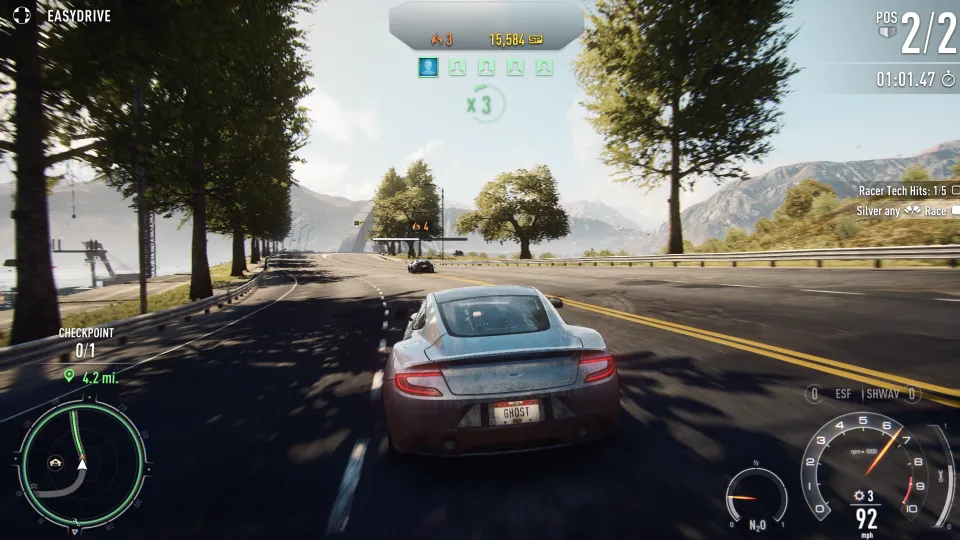Screen dimensions: 960x540
Task: Click the green GPS destination distance marker
Action: (x=91, y=377)
